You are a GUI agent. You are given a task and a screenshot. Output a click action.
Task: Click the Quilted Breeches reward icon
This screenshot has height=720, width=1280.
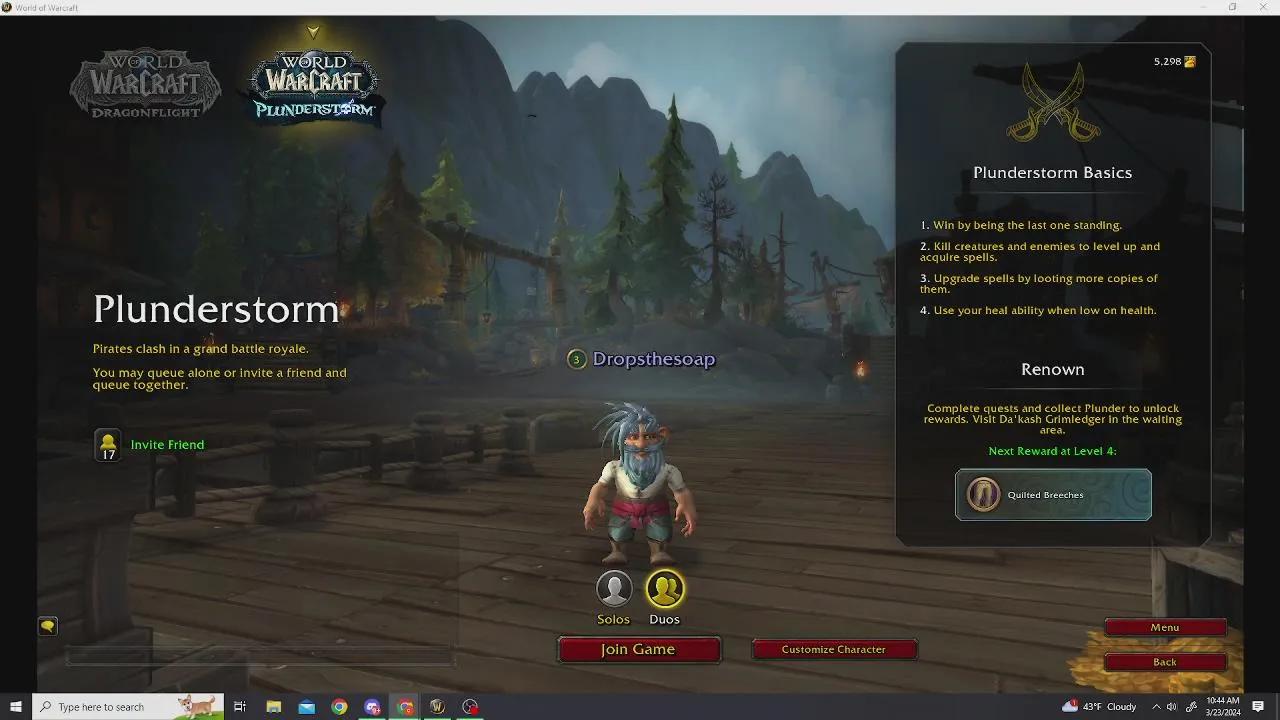tap(983, 494)
